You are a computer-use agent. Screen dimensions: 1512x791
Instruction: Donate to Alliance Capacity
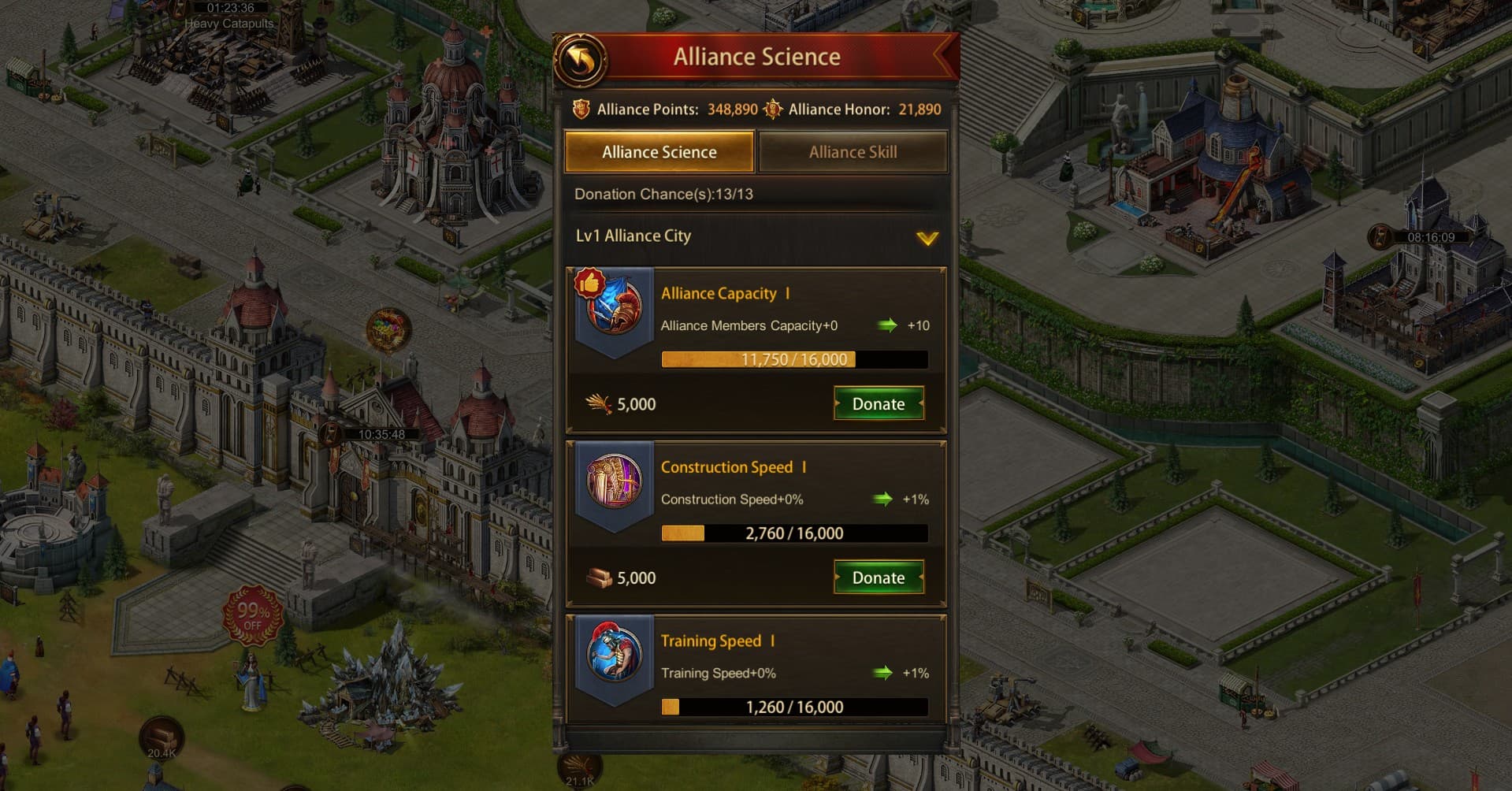tap(878, 403)
